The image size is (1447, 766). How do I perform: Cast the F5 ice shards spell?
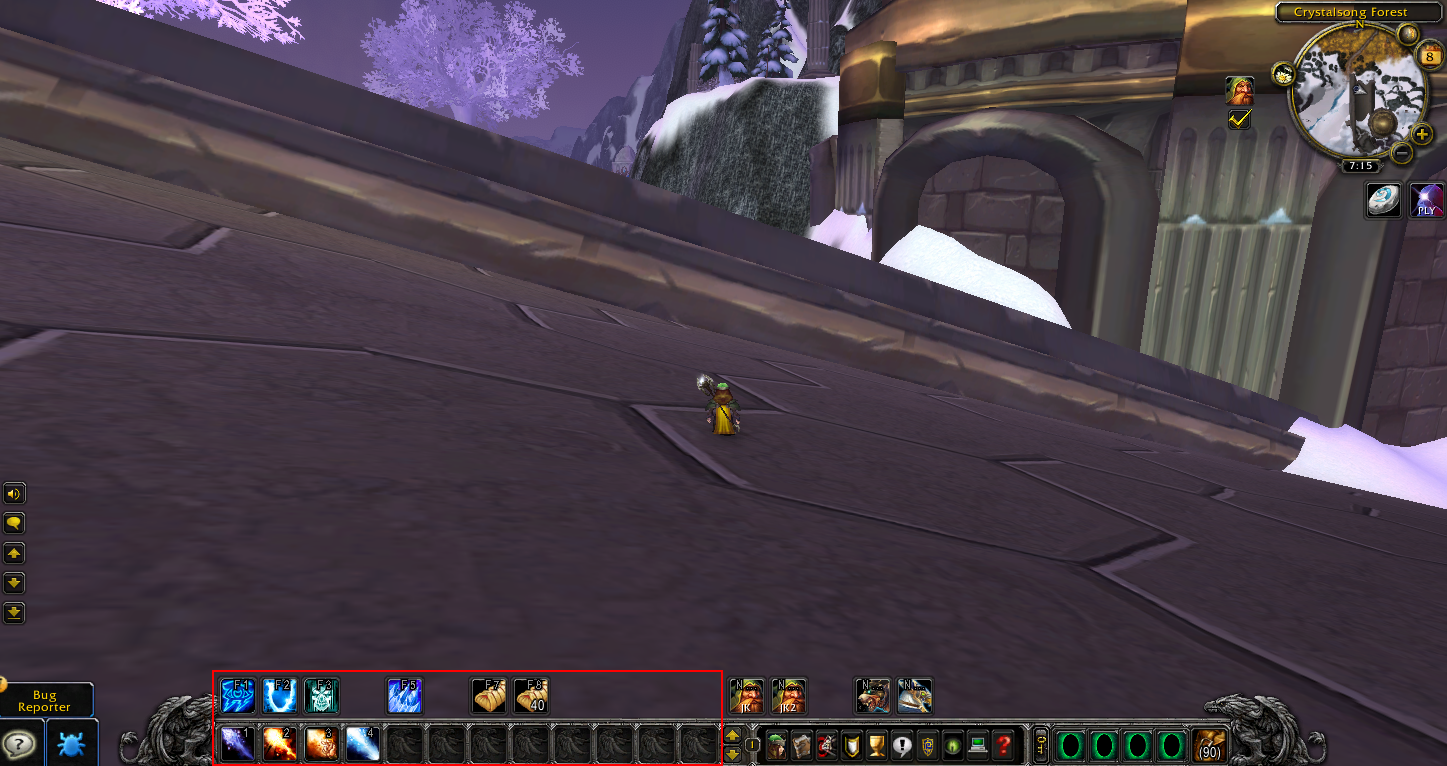[405, 695]
